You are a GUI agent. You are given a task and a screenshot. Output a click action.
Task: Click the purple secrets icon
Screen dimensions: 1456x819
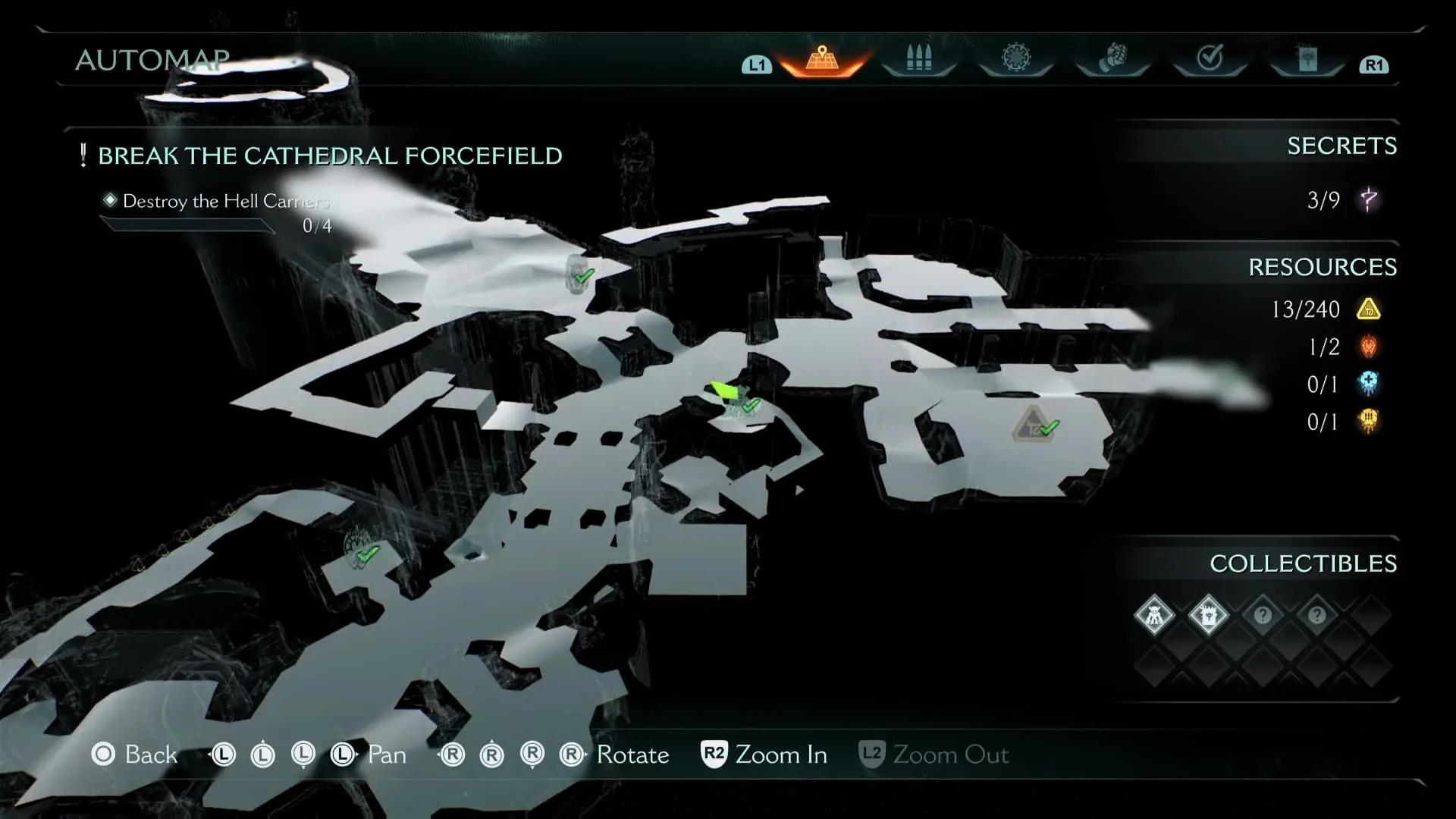point(1369,200)
